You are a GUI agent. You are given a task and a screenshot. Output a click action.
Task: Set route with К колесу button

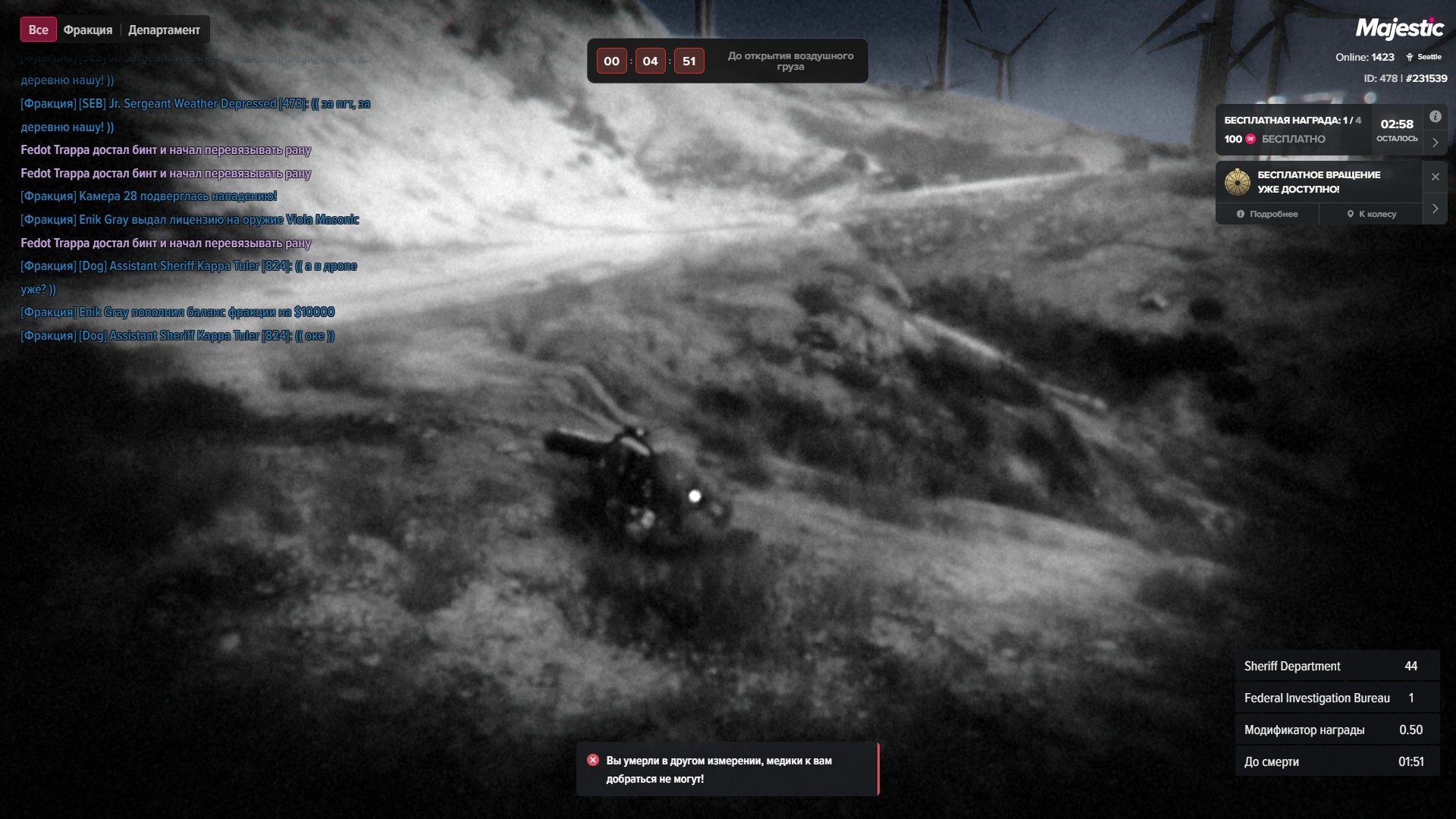pyautogui.click(x=1371, y=214)
